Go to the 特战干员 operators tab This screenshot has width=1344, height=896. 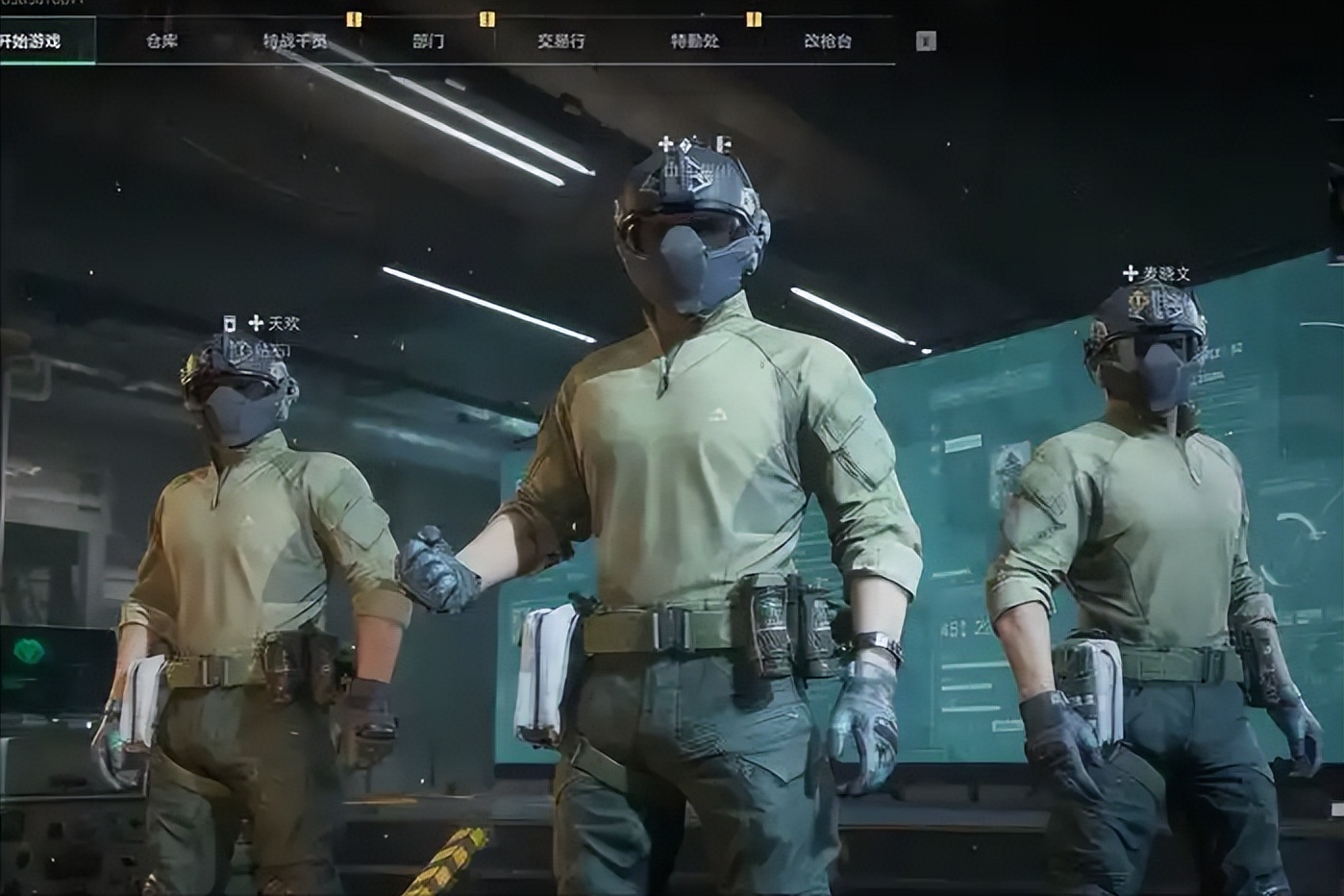[x=295, y=41]
